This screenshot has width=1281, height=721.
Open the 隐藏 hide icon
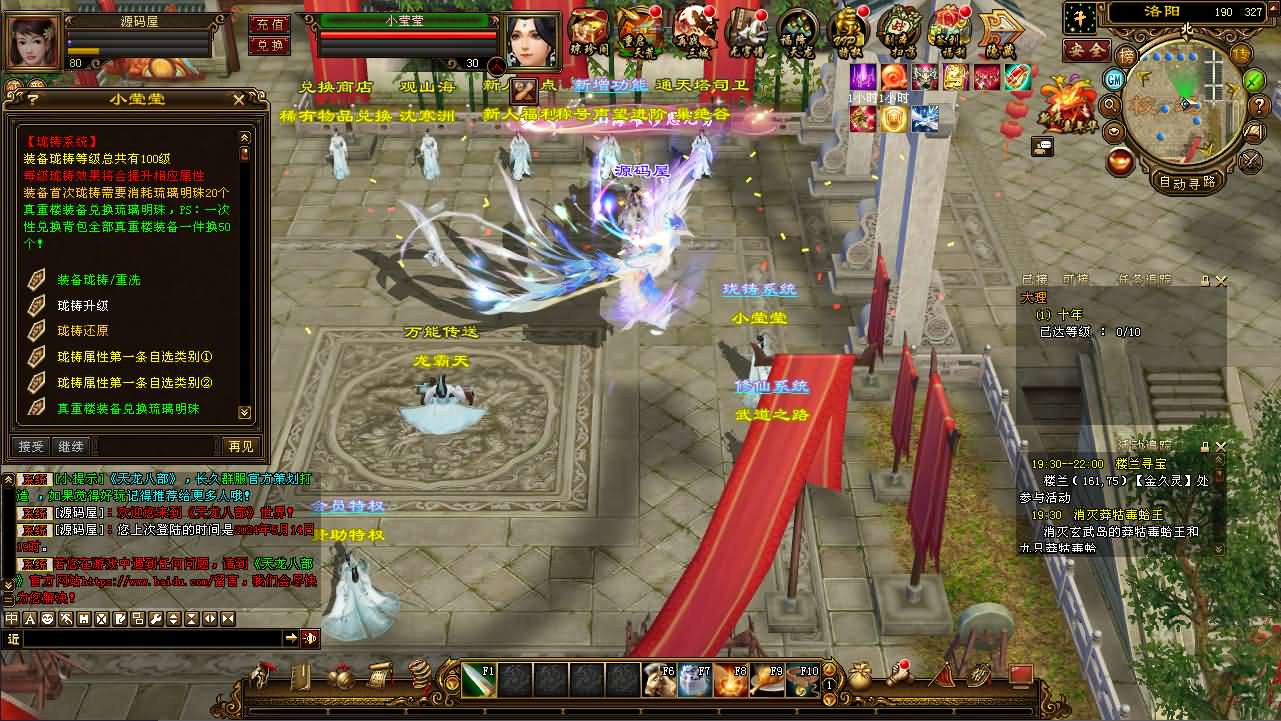[x=997, y=29]
